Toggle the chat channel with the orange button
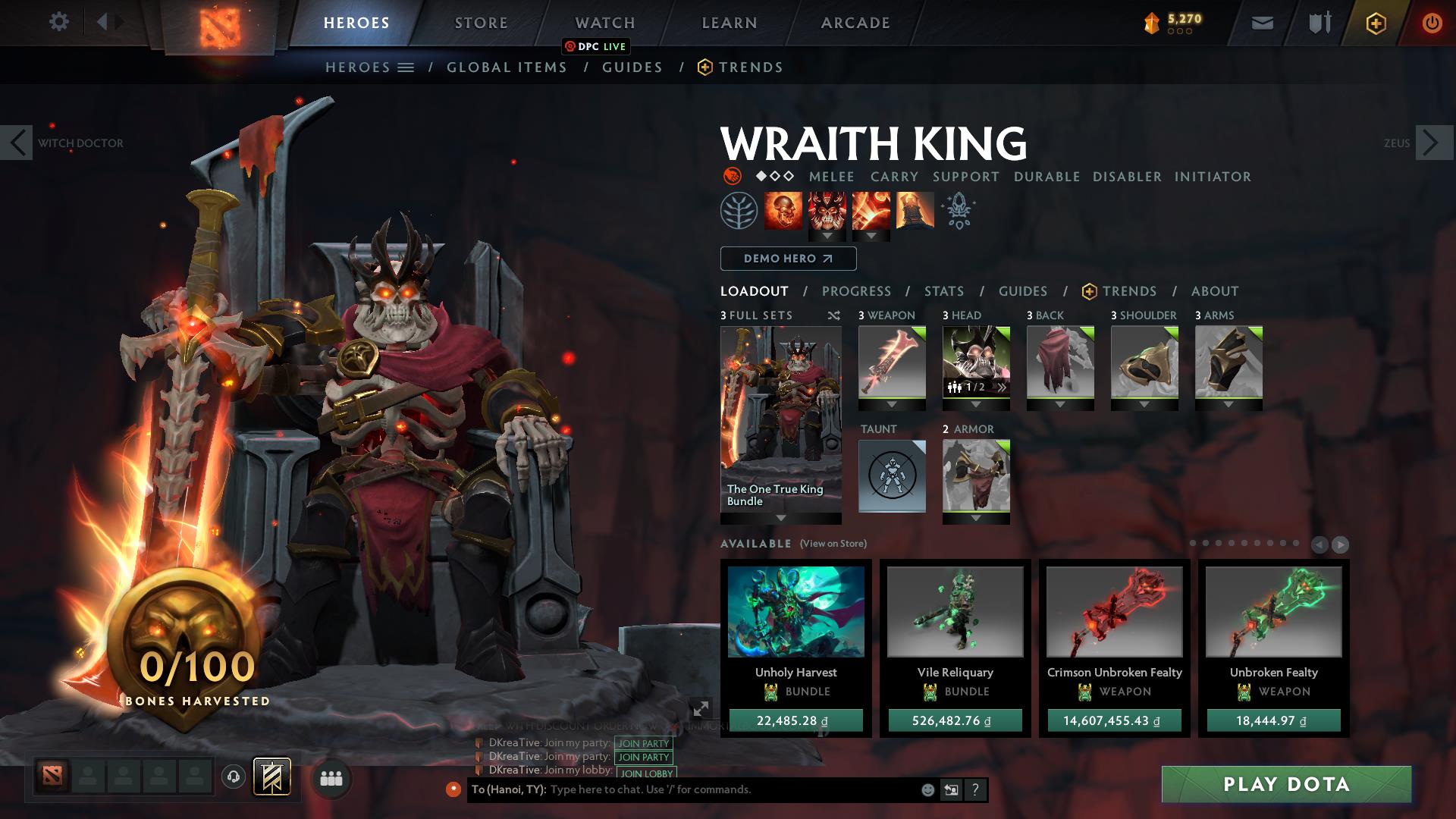The image size is (1456, 819). (x=455, y=789)
